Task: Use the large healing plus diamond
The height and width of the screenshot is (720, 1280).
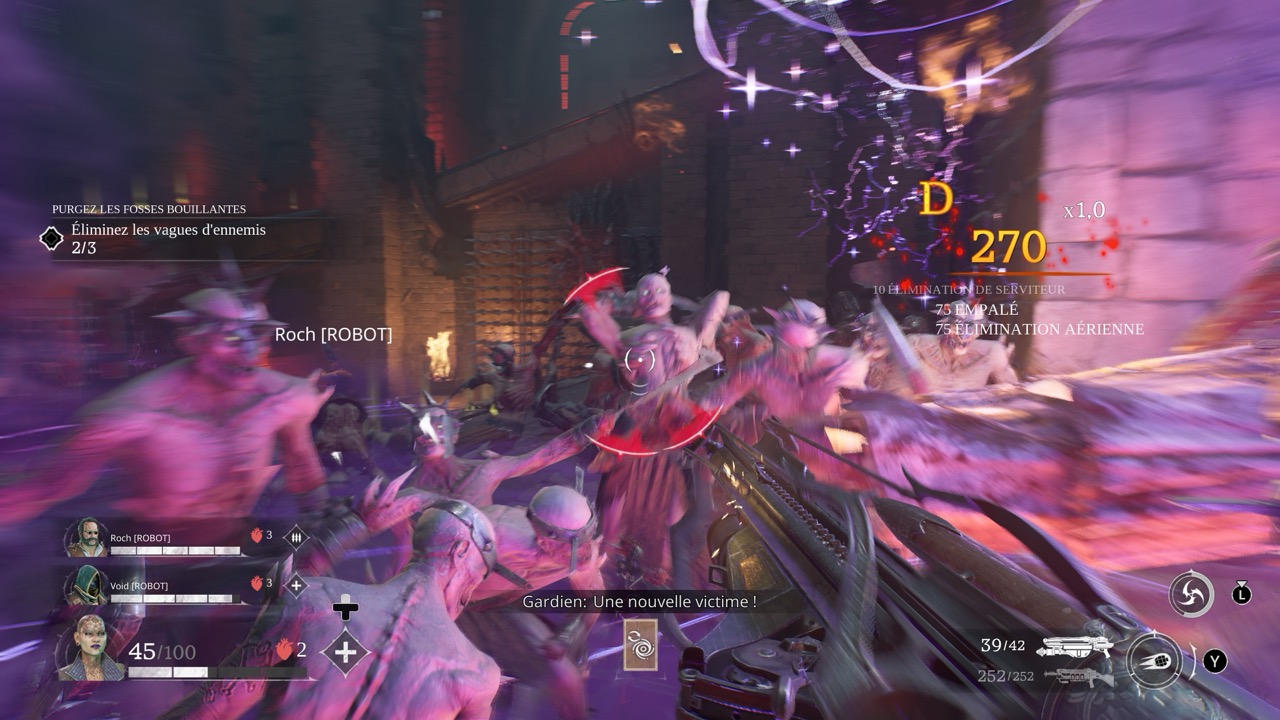Action: click(x=345, y=652)
